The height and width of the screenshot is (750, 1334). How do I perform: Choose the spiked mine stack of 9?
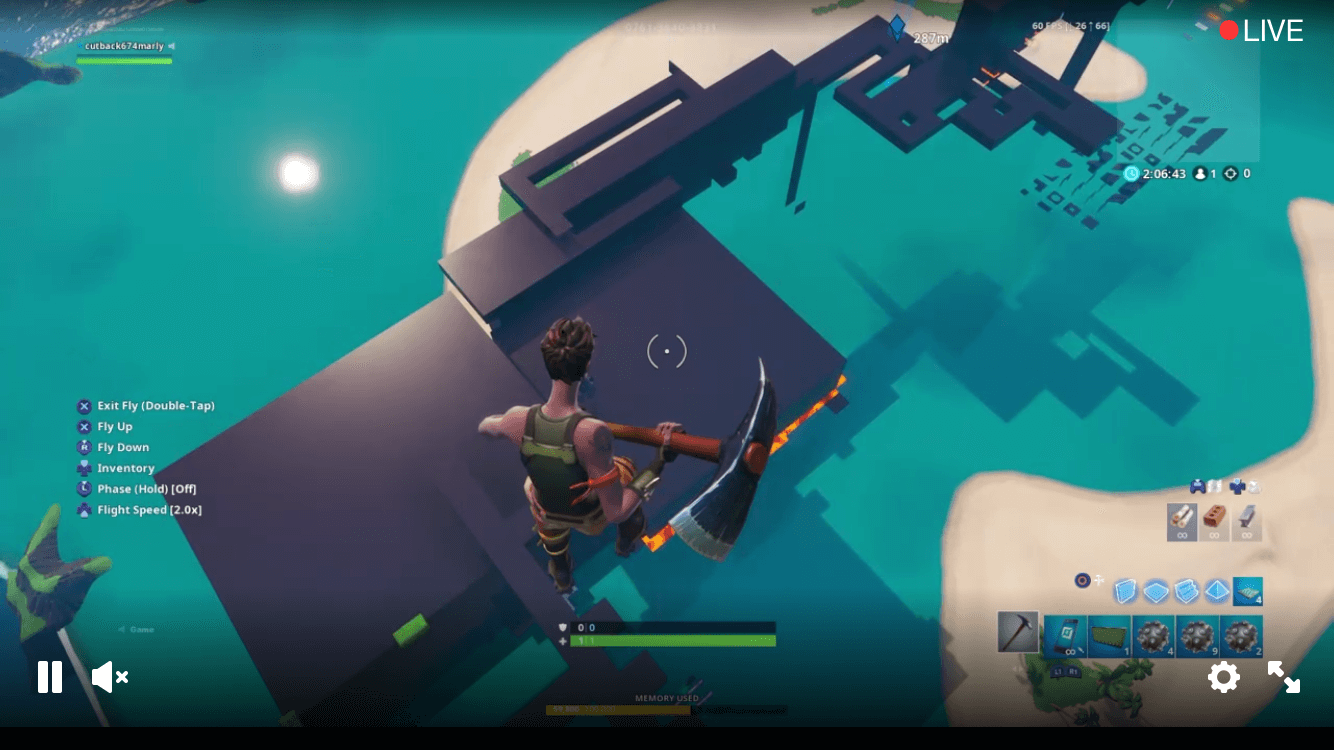click(x=1197, y=636)
